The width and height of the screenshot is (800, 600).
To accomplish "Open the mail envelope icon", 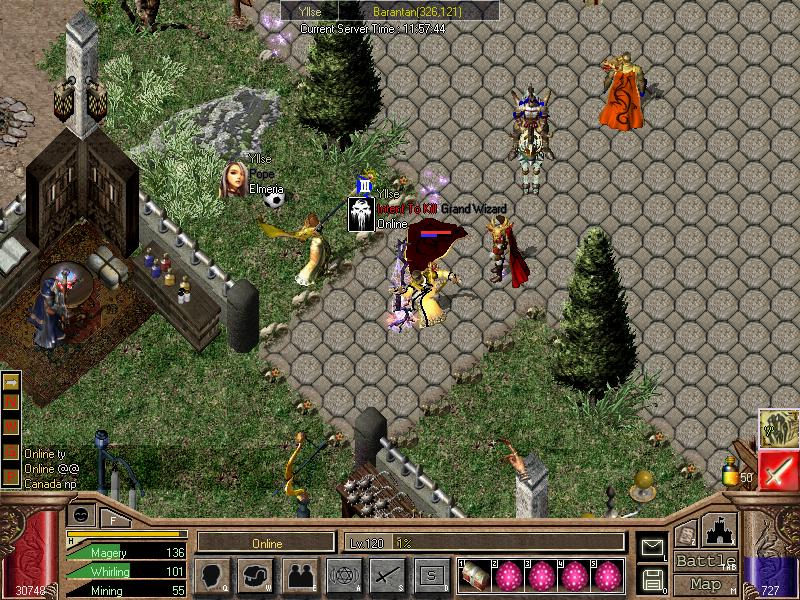I will (x=652, y=547).
